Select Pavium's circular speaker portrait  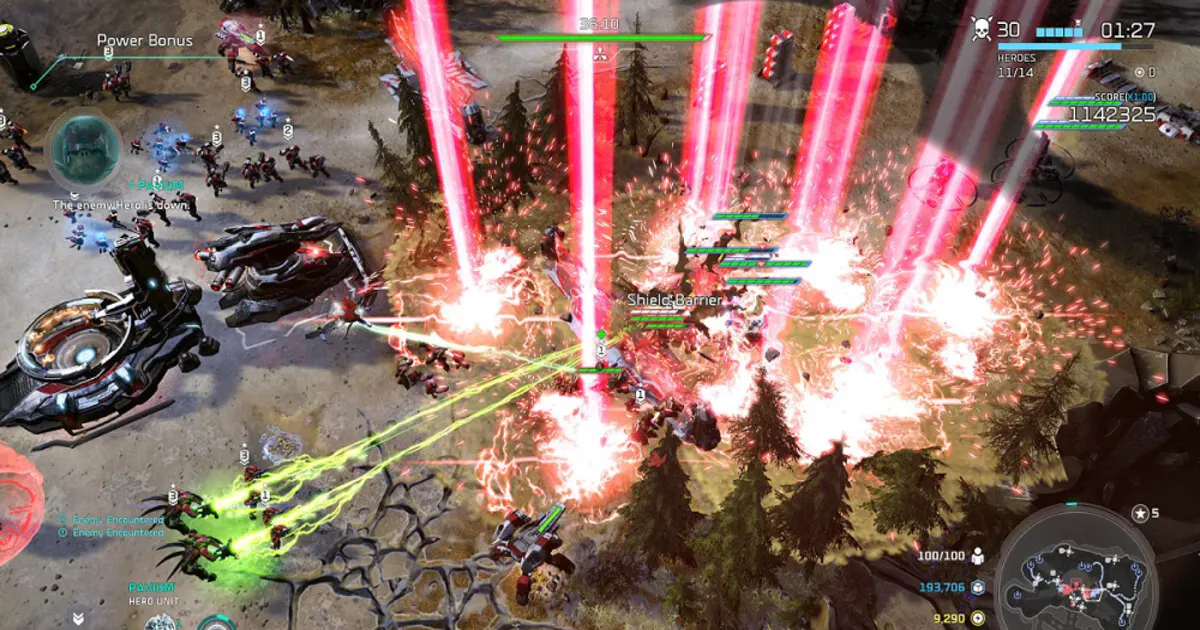click(84, 149)
